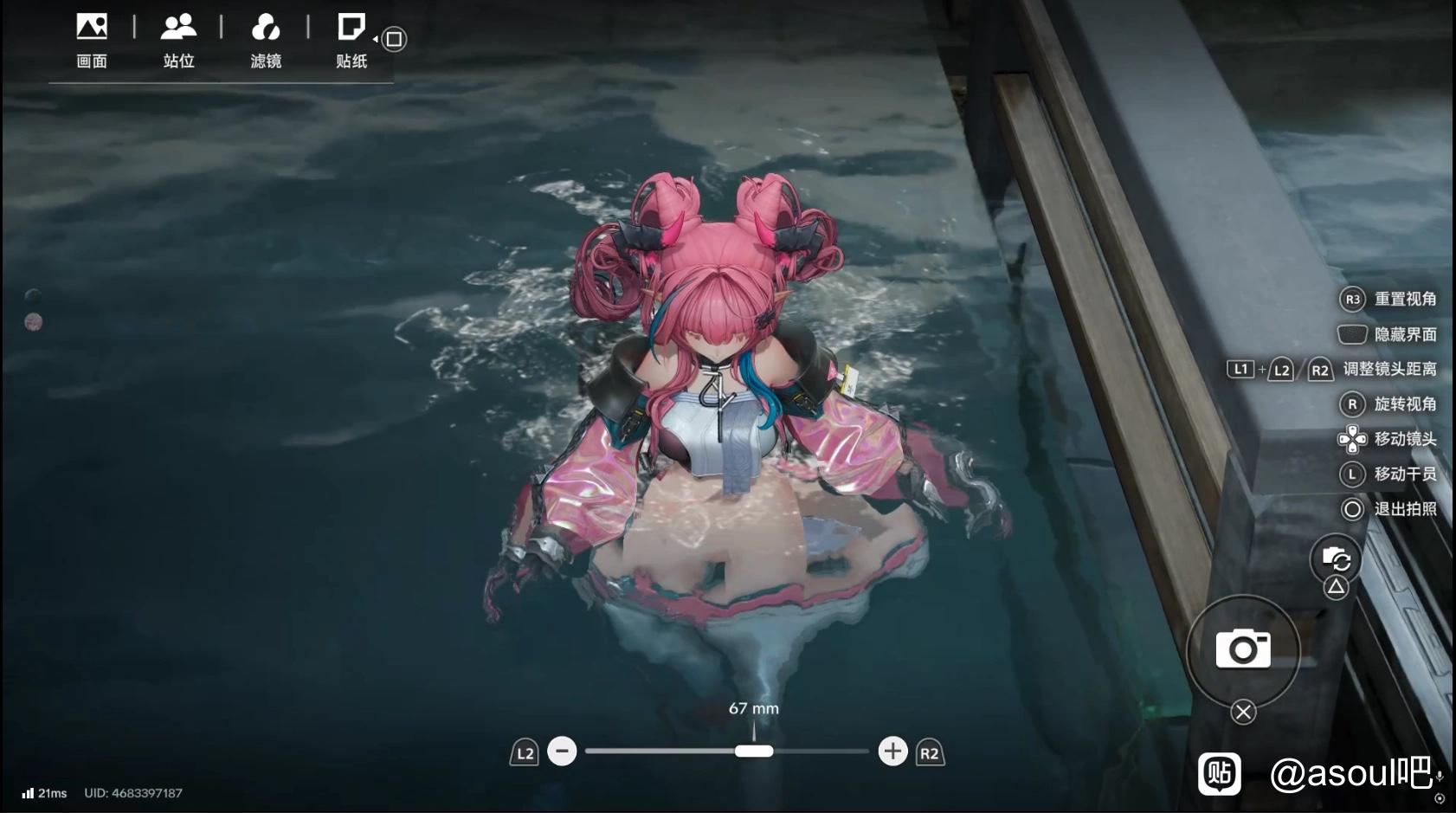Switch to the 站位 positioning tab
This screenshot has width=1456, height=813.
click(x=178, y=41)
